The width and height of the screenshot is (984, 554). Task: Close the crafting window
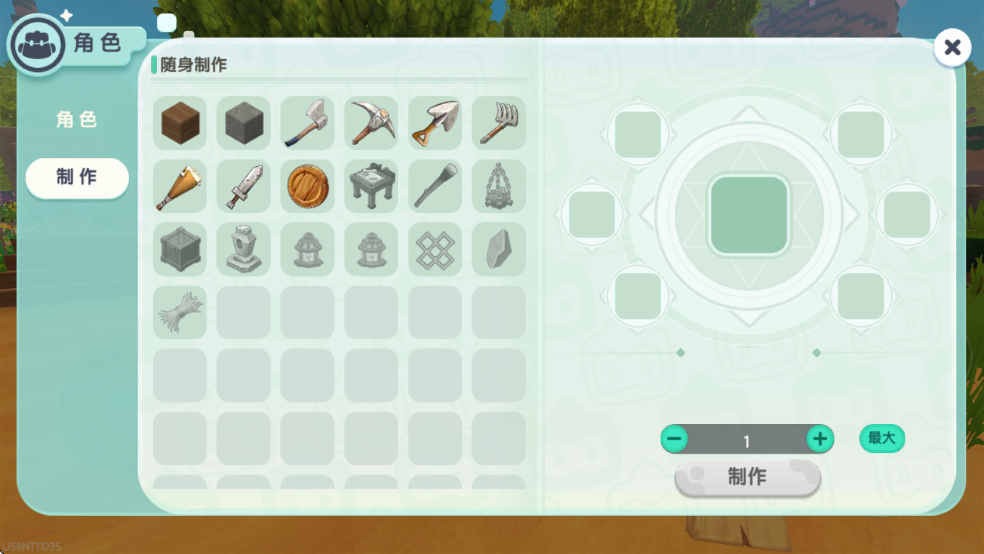coord(952,47)
